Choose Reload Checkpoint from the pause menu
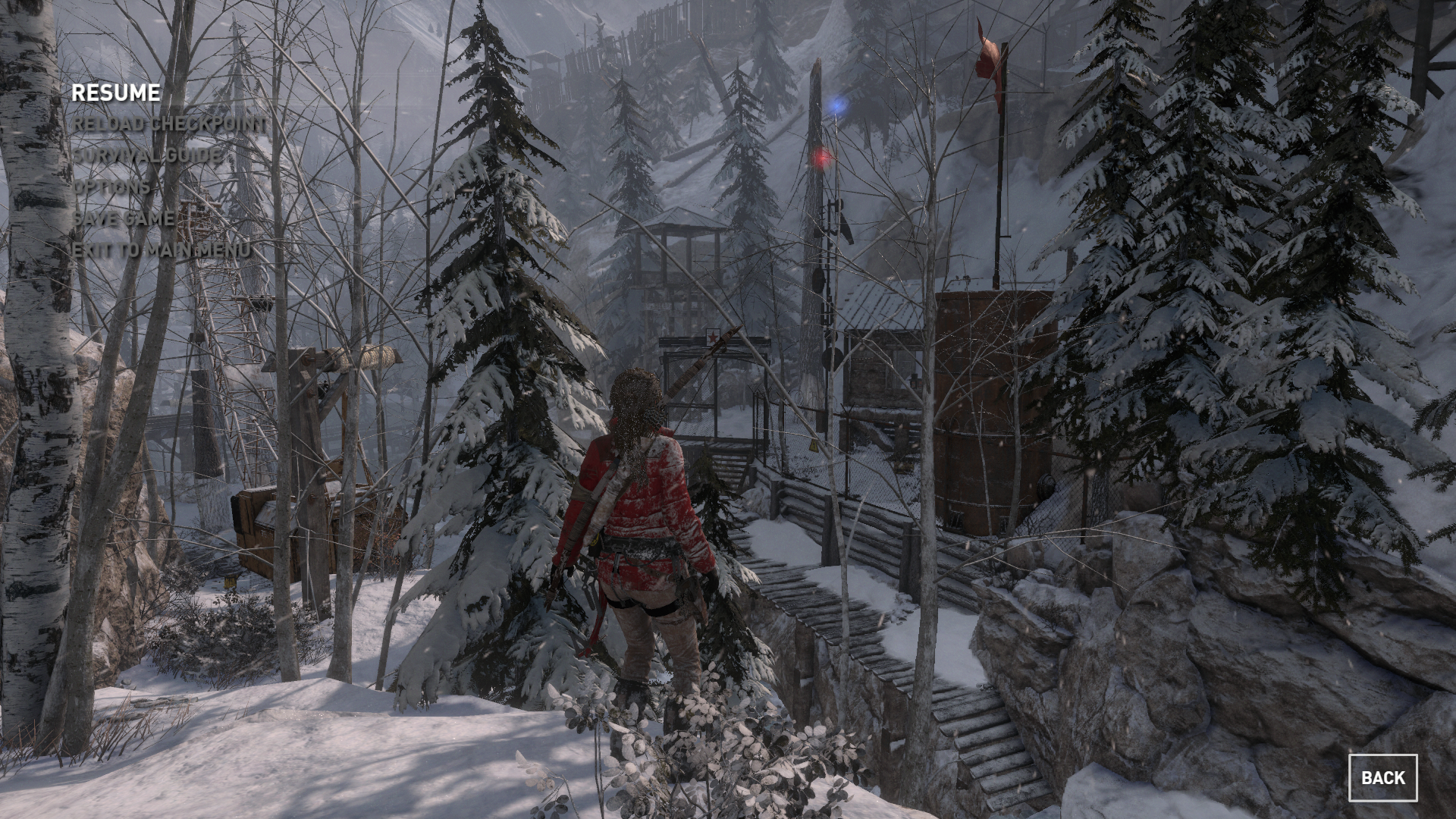 pyautogui.click(x=170, y=124)
